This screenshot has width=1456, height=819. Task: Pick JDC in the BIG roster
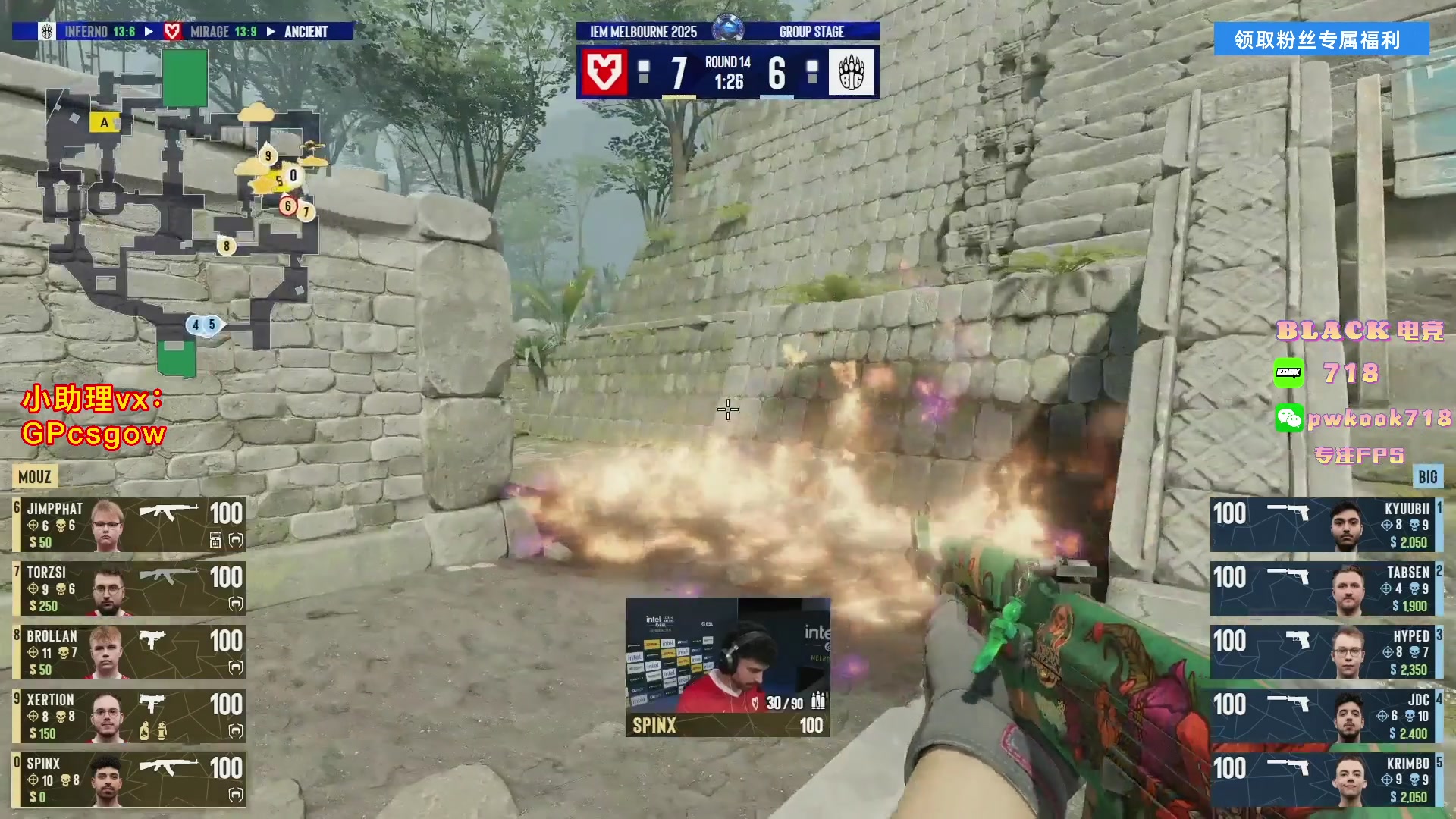click(x=1326, y=716)
